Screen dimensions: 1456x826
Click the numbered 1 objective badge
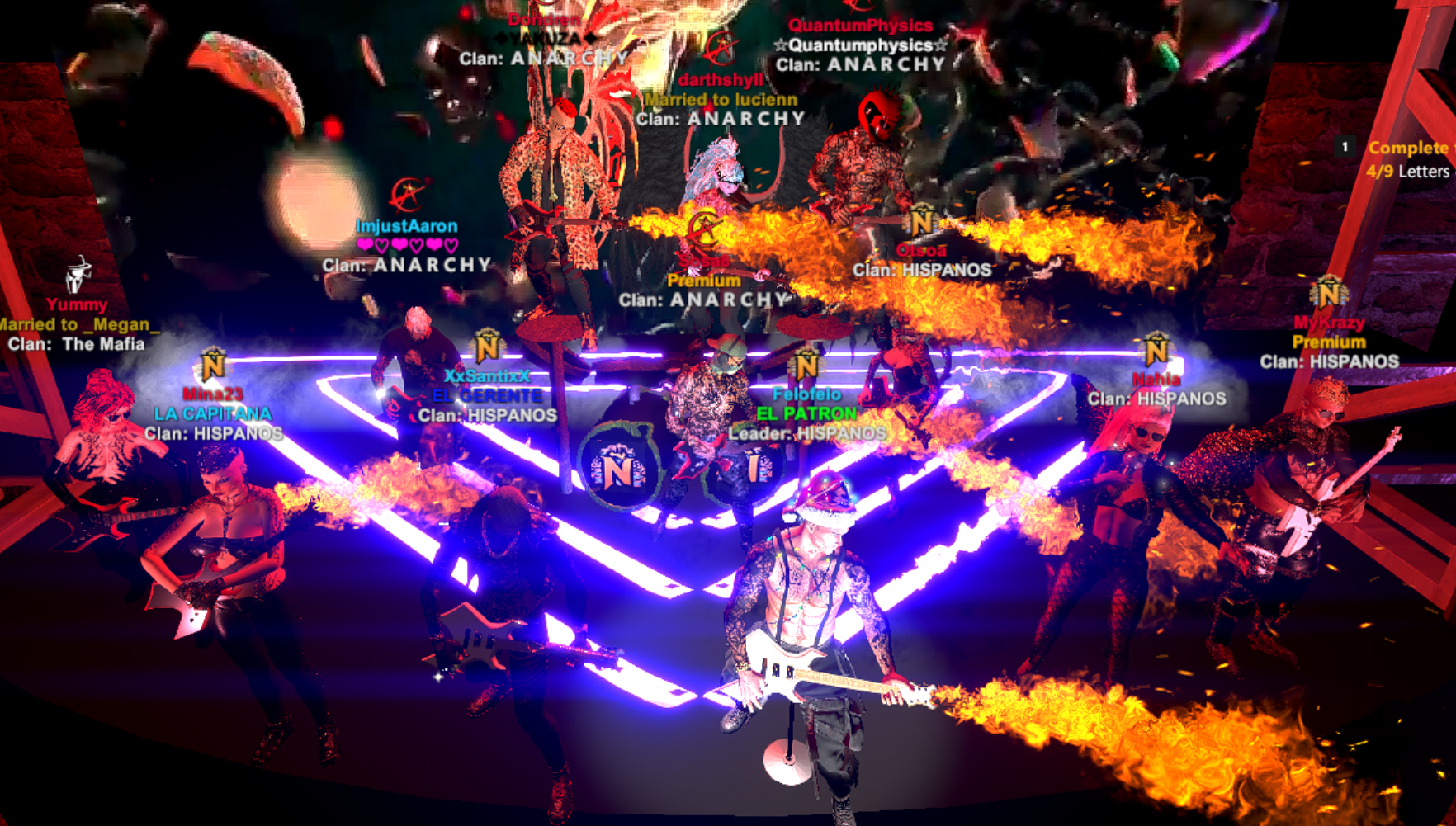pyautogui.click(x=1345, y=147)
